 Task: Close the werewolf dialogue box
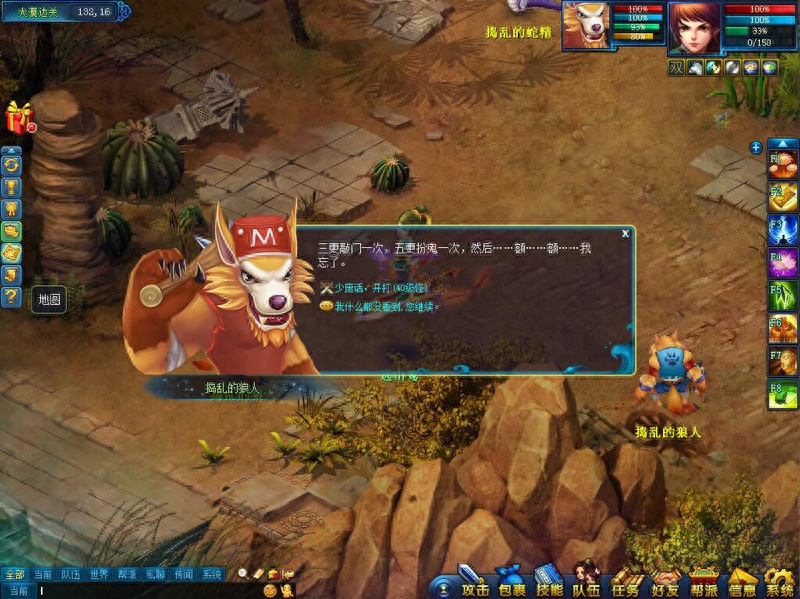pyautogui.click(x=625, y=233)
